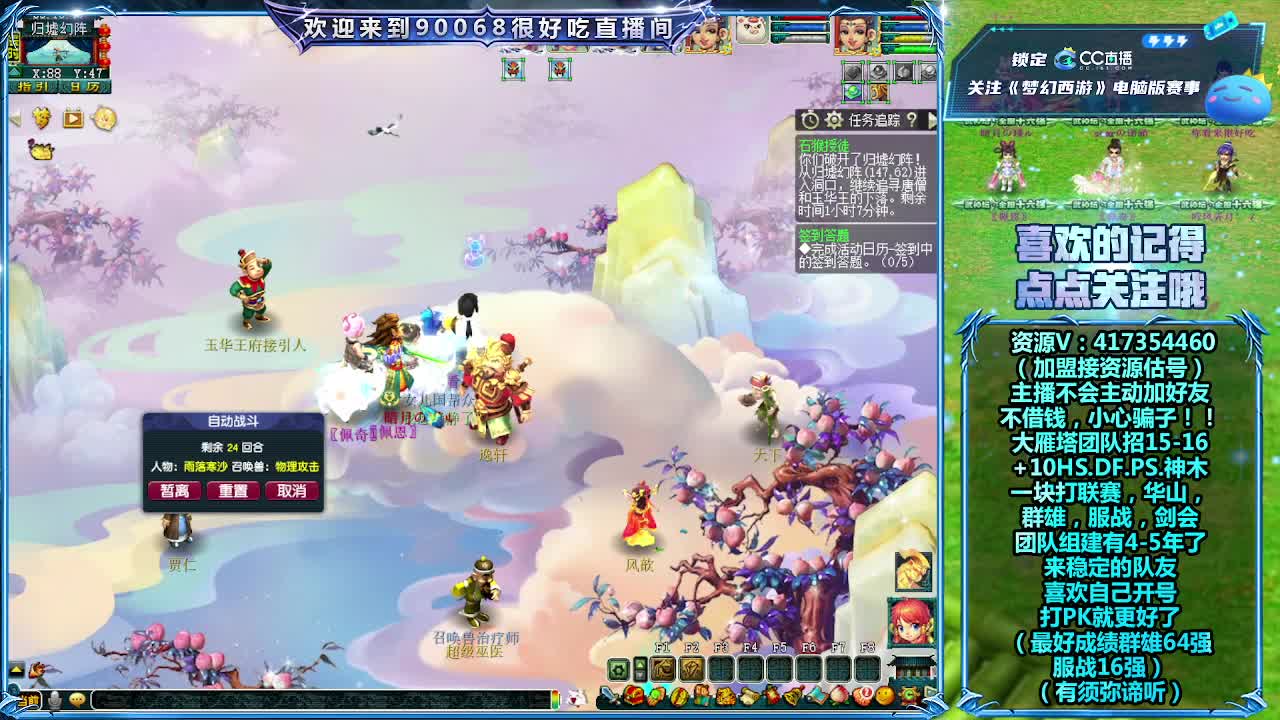Click the bell icon on the bottom toolbar
The width and height of the screenshot is (1280, 720).
click(794, 696)
